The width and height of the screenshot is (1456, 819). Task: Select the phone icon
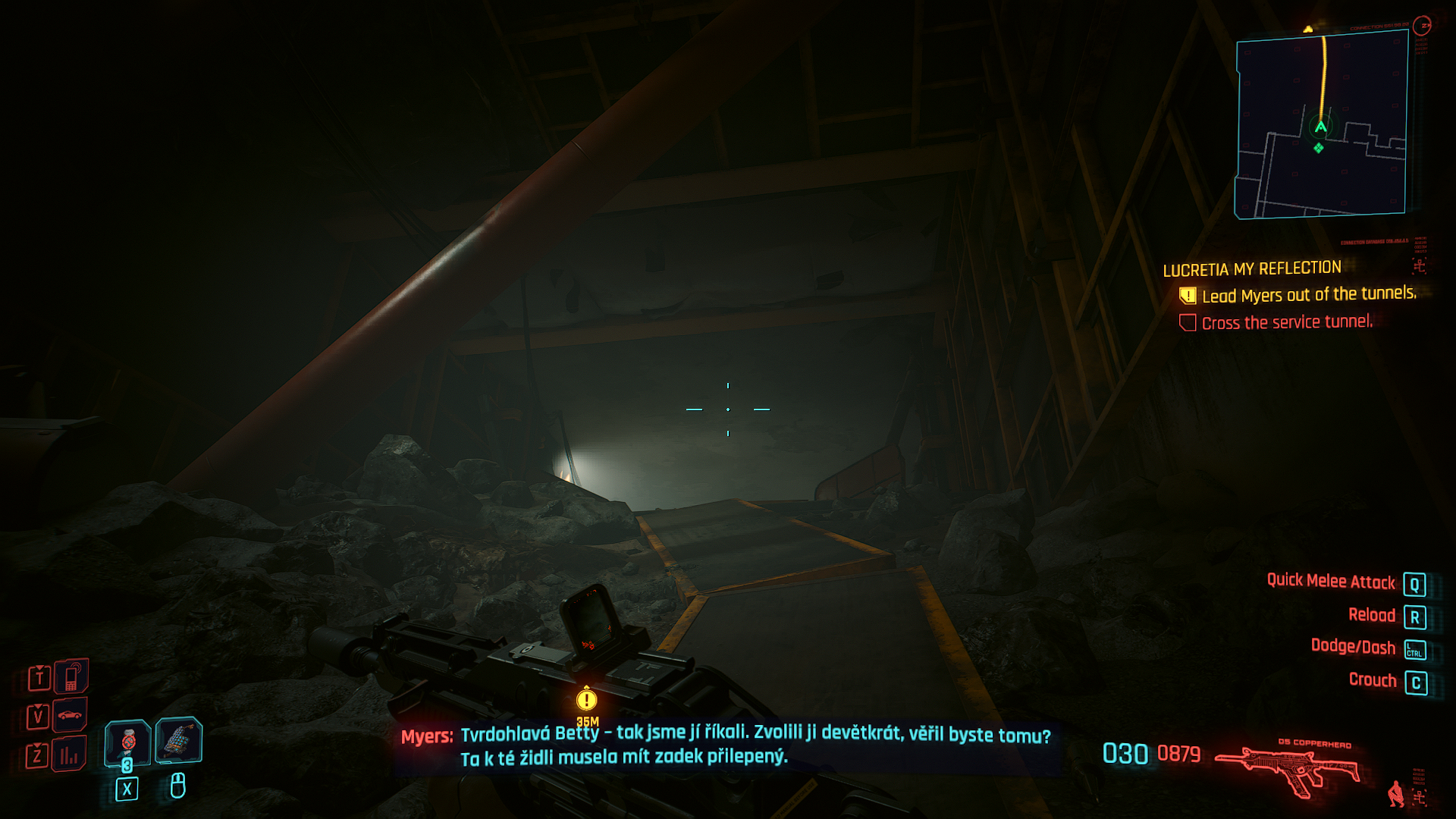(x=71, y=676)
